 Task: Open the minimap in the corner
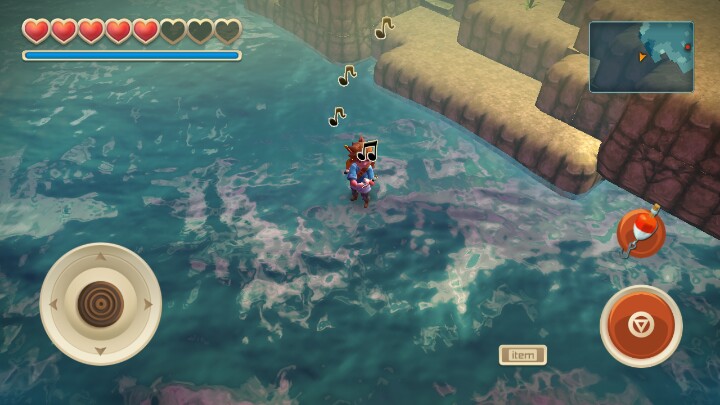[641, 57]
